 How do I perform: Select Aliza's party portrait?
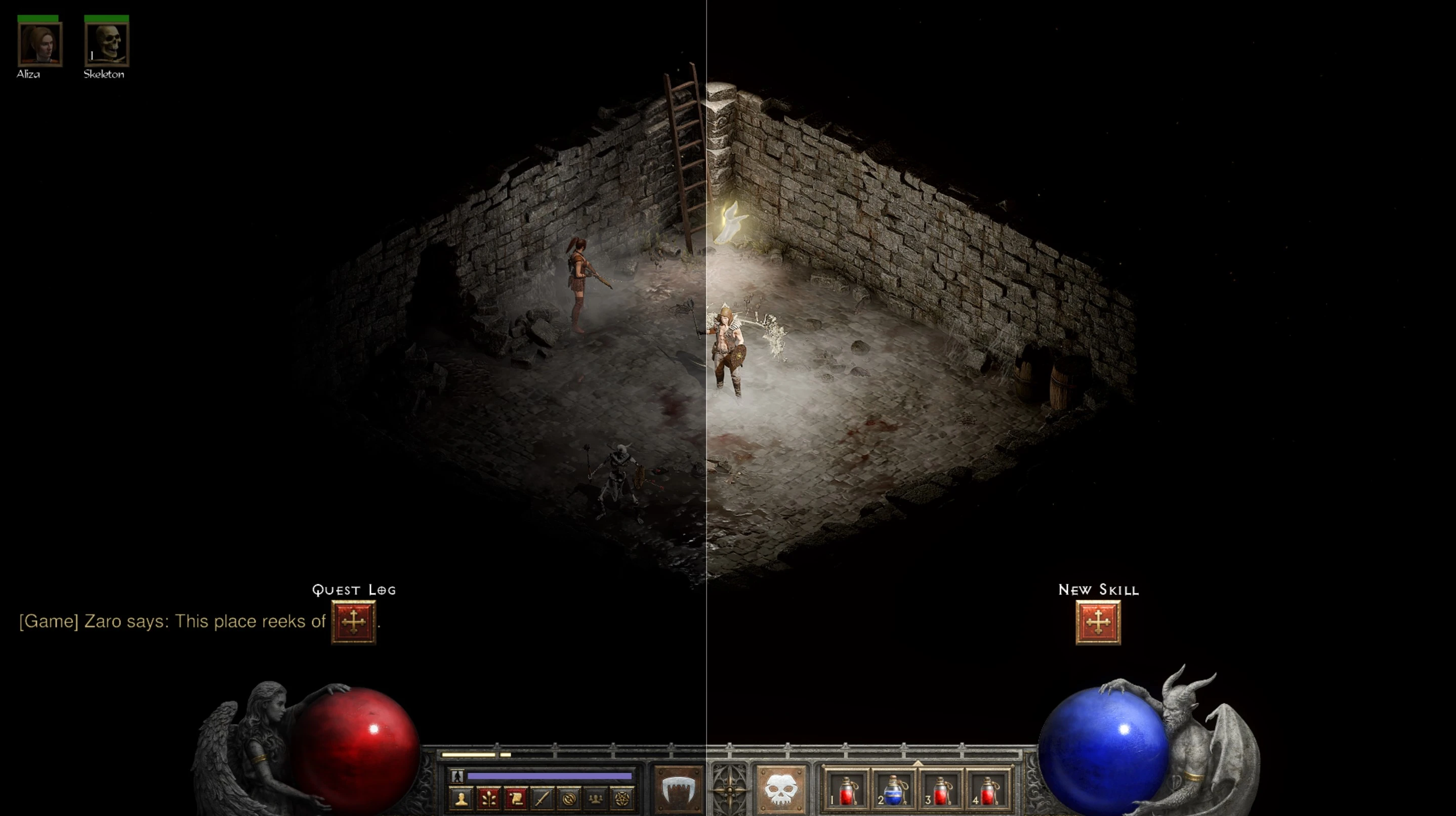click(39, 44)
